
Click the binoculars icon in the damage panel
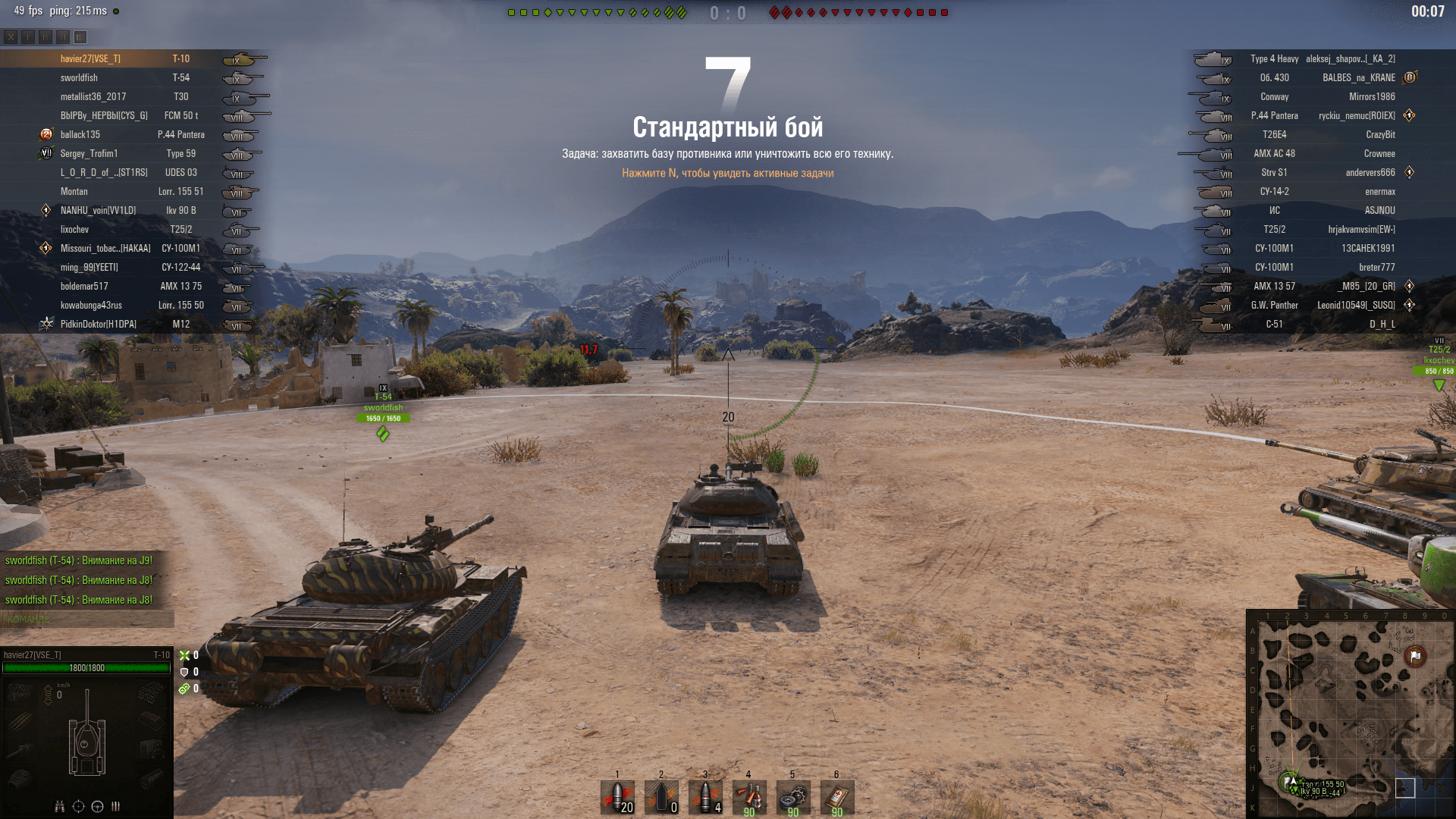click(x=60, y=806)
